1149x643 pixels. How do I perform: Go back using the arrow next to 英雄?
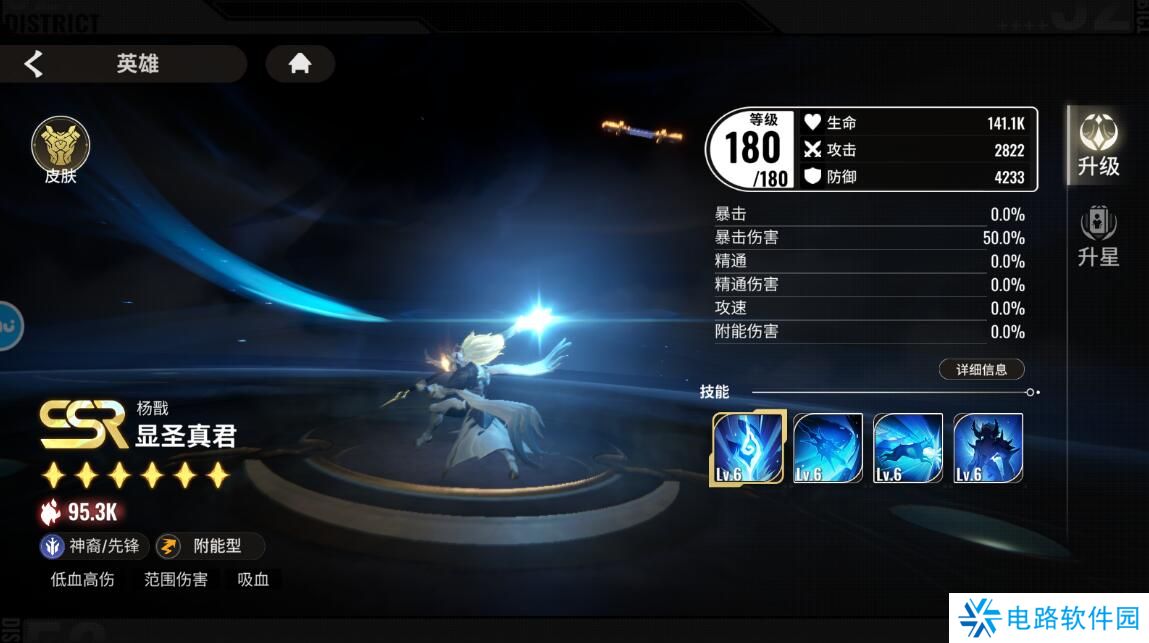pyautogui.click(x=34, y=64)
